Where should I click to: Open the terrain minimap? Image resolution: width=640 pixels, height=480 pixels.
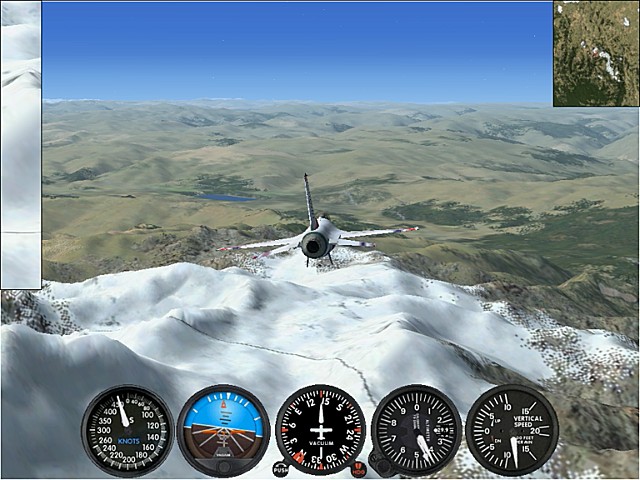pos(596,53)
